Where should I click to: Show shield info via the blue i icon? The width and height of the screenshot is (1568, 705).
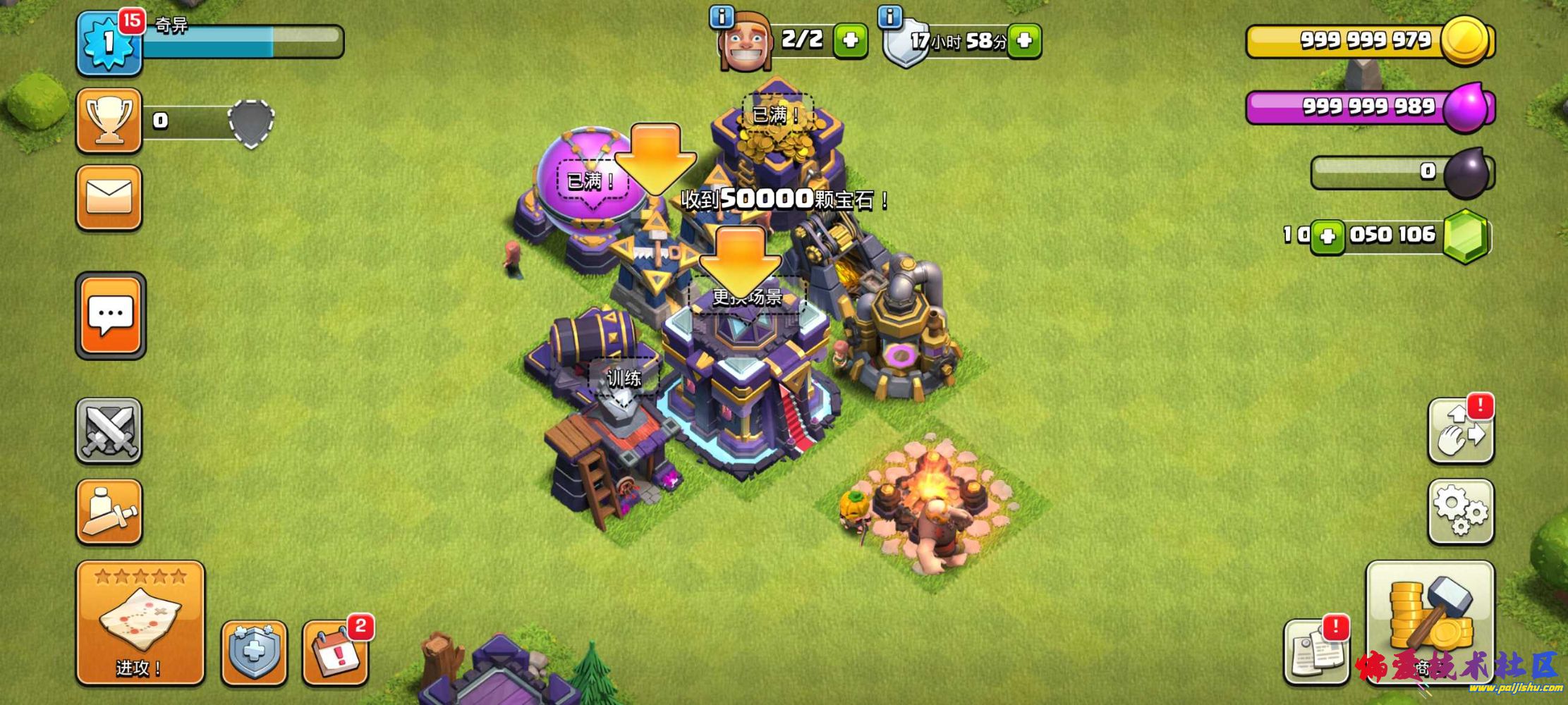[890, 16]
